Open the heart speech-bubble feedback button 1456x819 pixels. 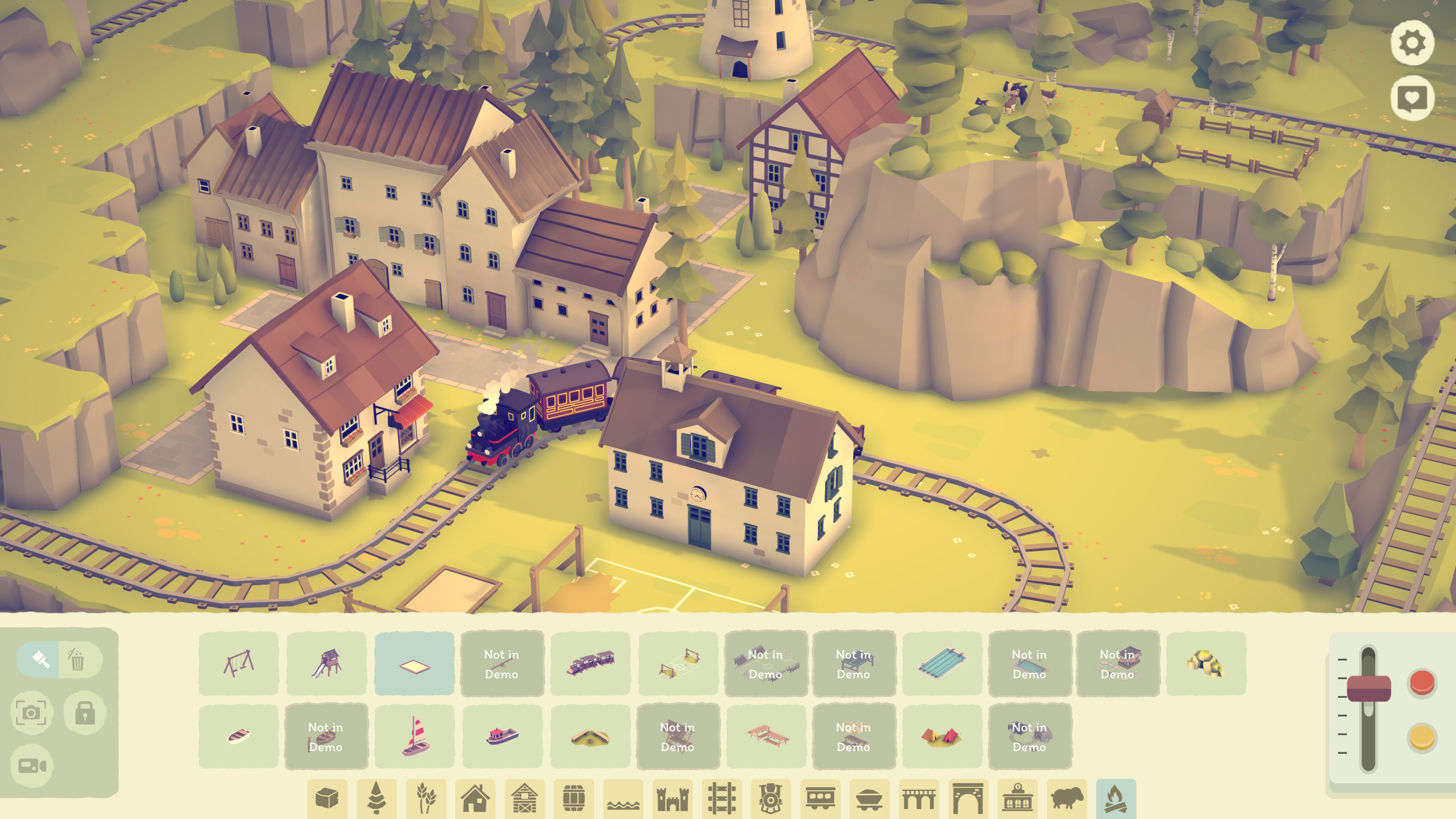pyautogui.click(x=1412, y=98)
